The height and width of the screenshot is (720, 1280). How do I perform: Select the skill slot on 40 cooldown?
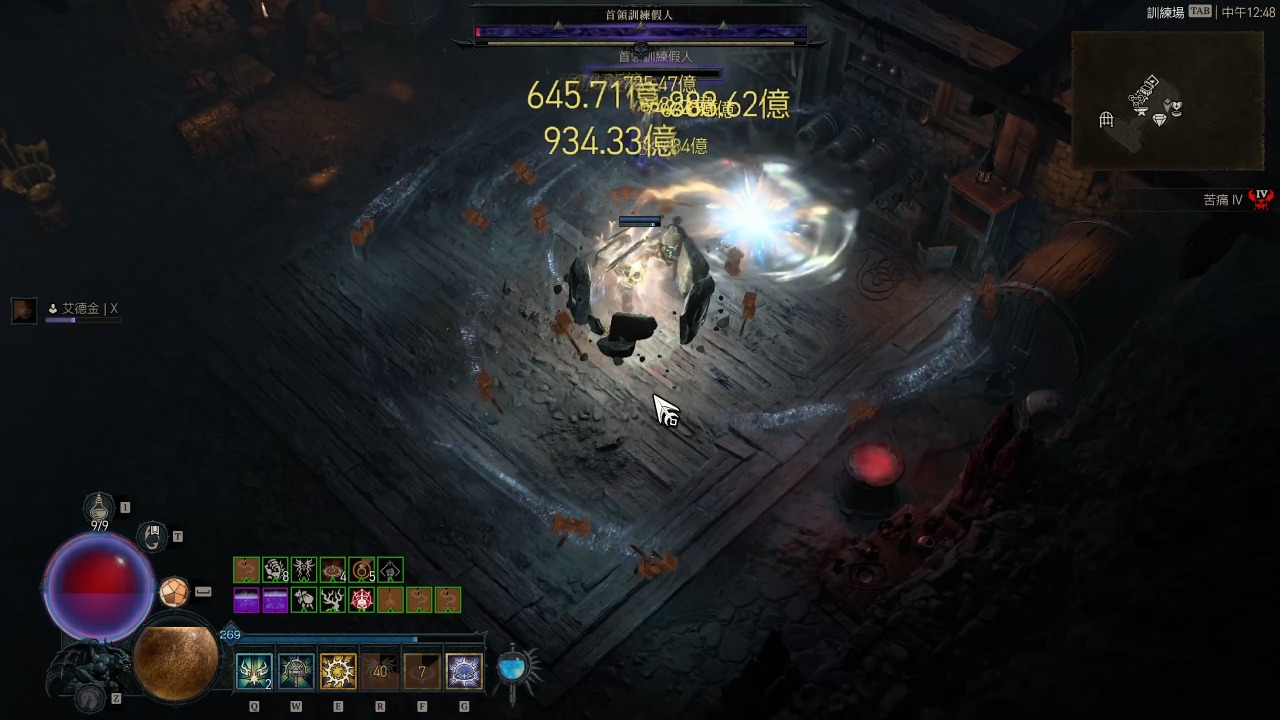[380, 671]
